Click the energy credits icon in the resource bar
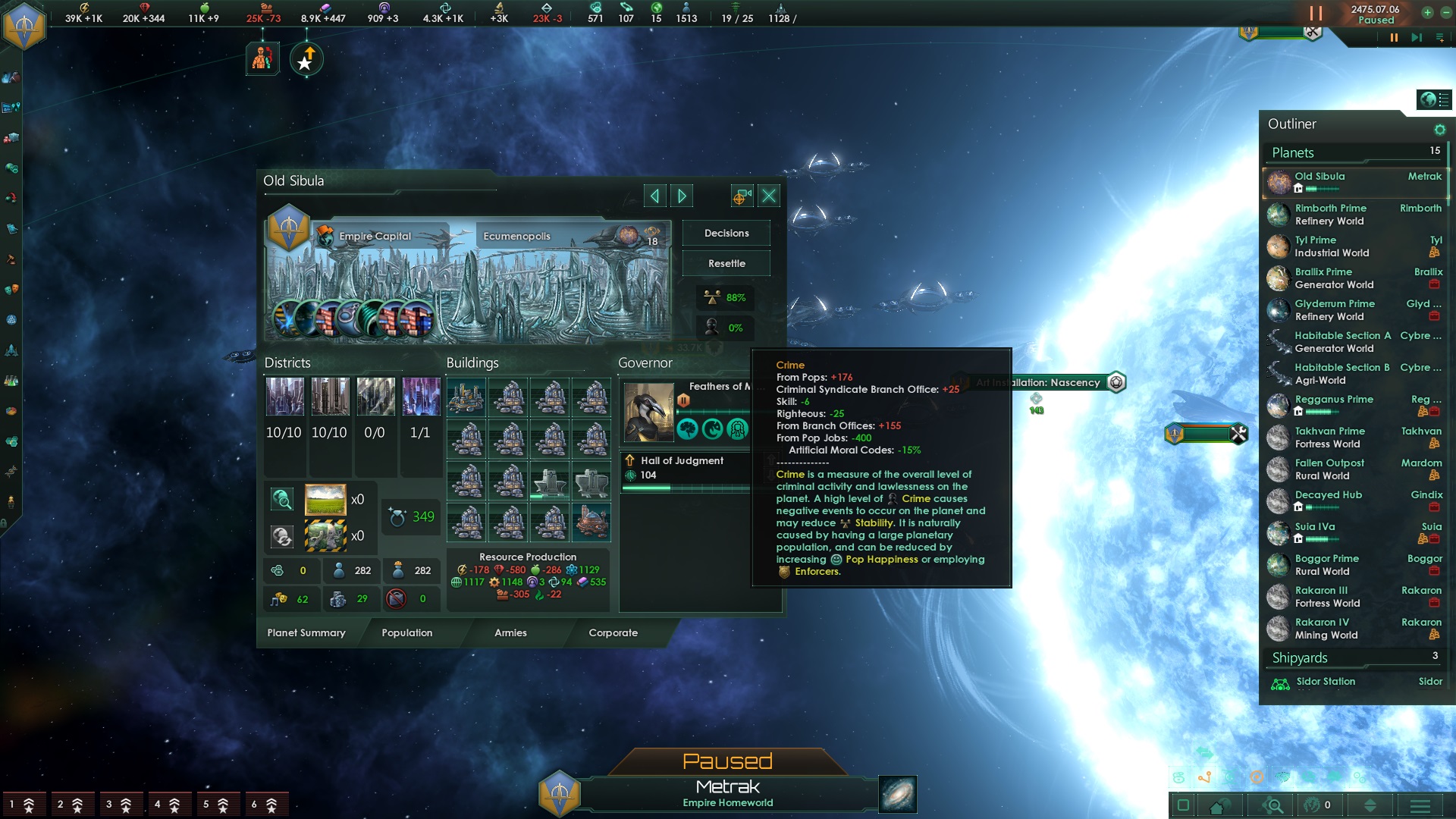 tap(85, 7)
